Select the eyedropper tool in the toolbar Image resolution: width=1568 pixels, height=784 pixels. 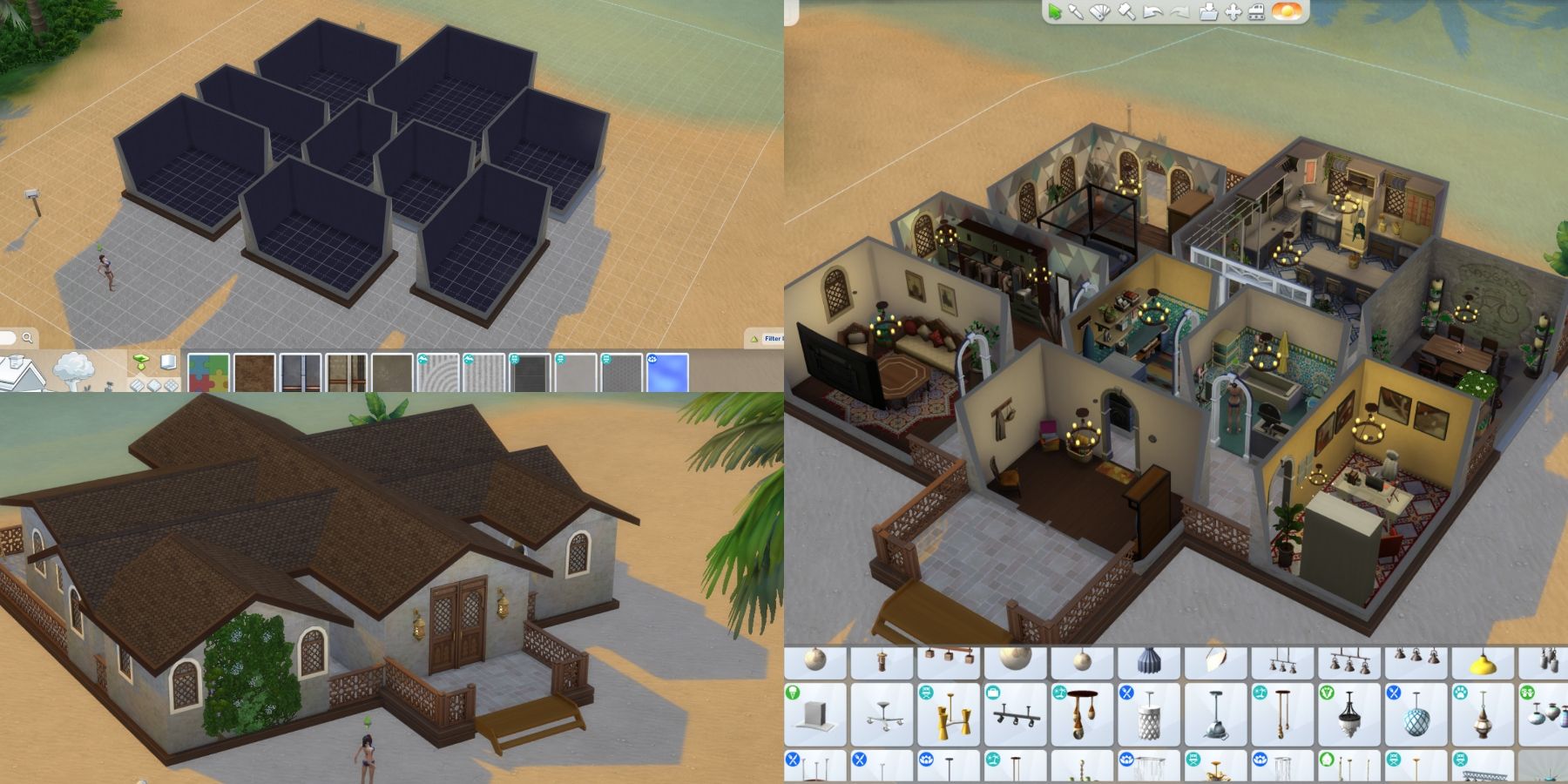[1077, 12]
